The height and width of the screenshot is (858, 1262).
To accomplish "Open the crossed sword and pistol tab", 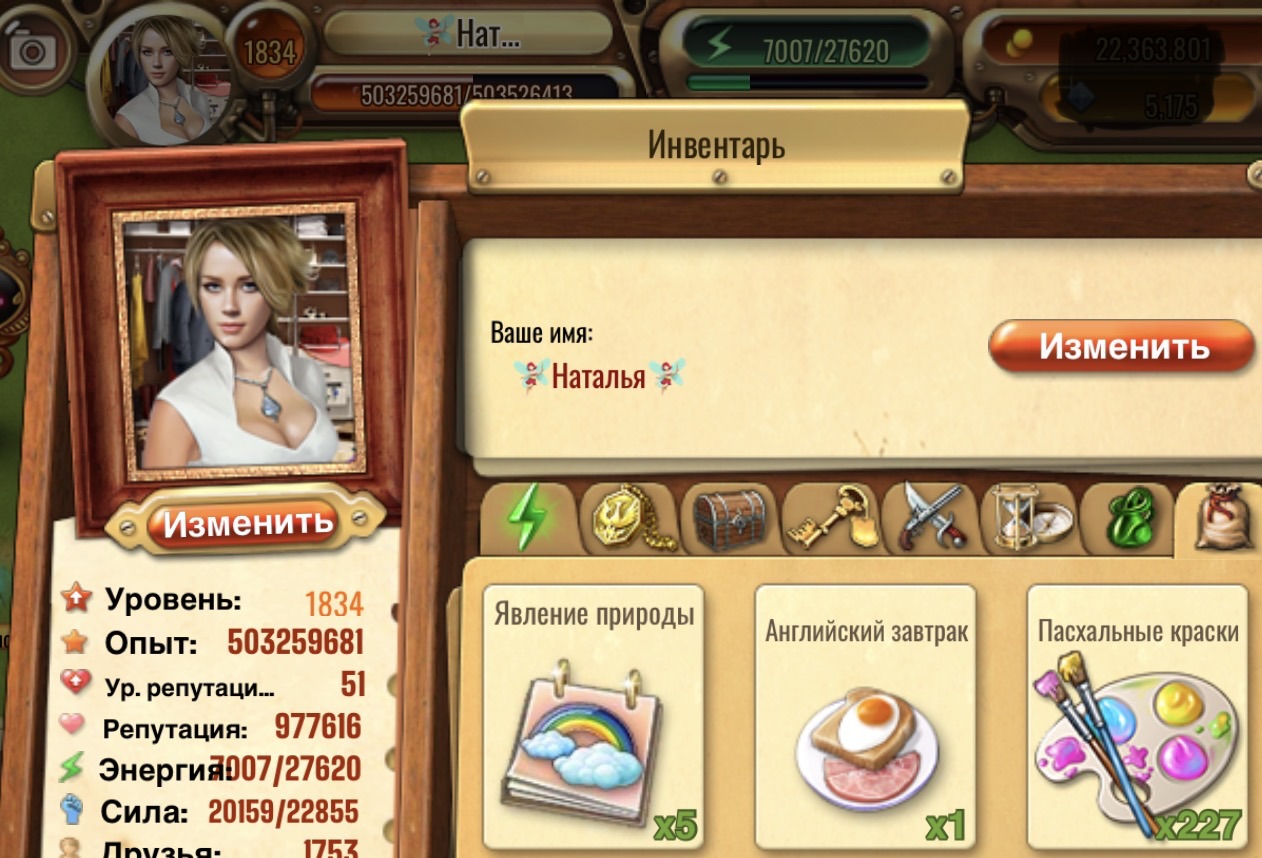I will (x=930, y=520).
